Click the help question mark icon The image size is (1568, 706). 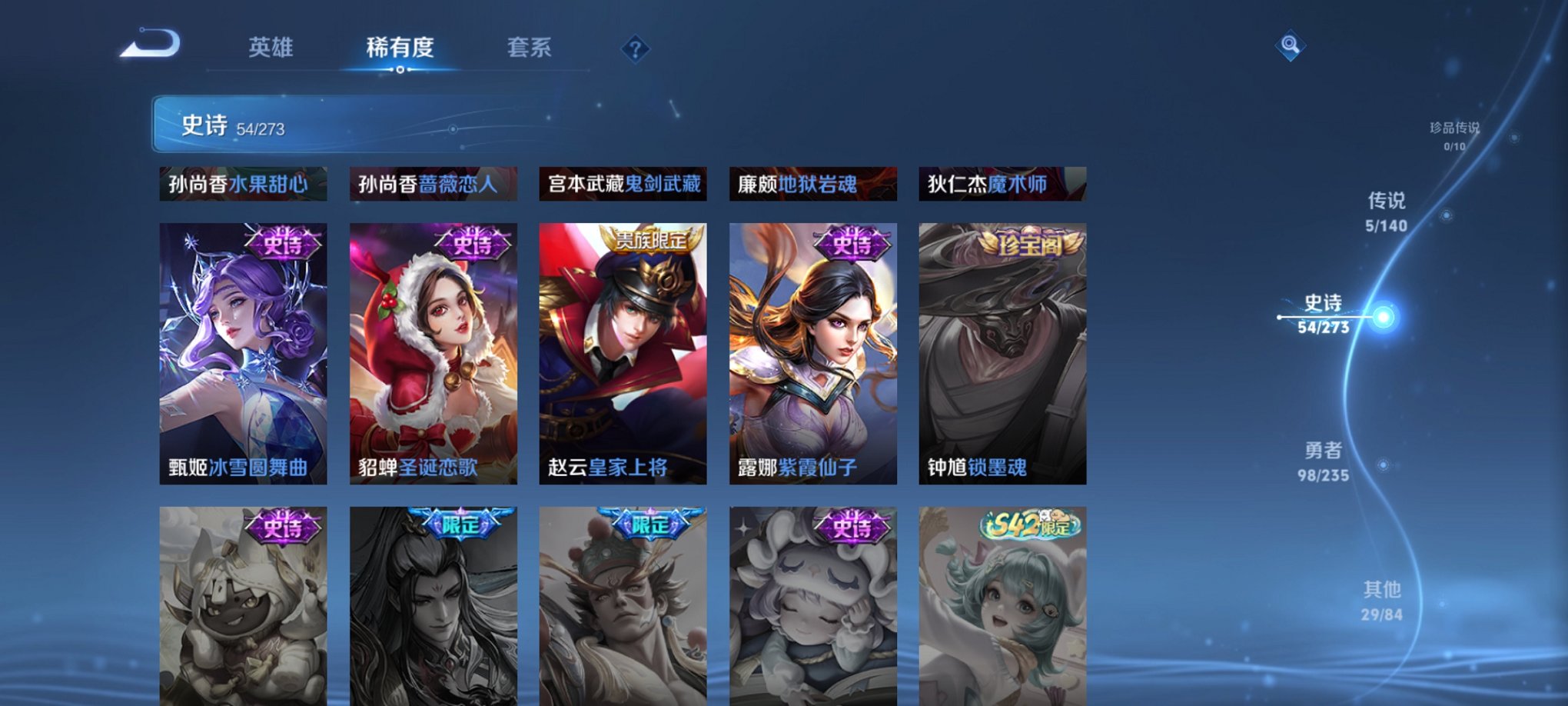coord(635,50)
